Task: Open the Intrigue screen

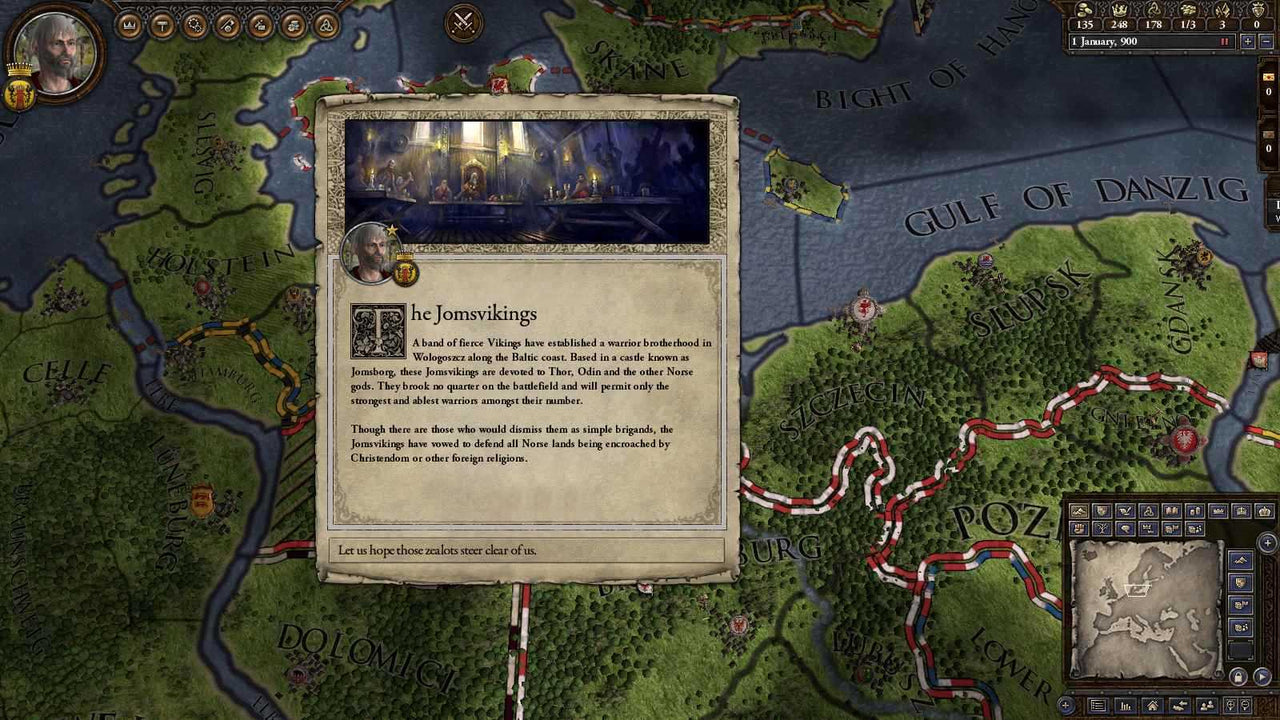Action: tap(258, 25)
